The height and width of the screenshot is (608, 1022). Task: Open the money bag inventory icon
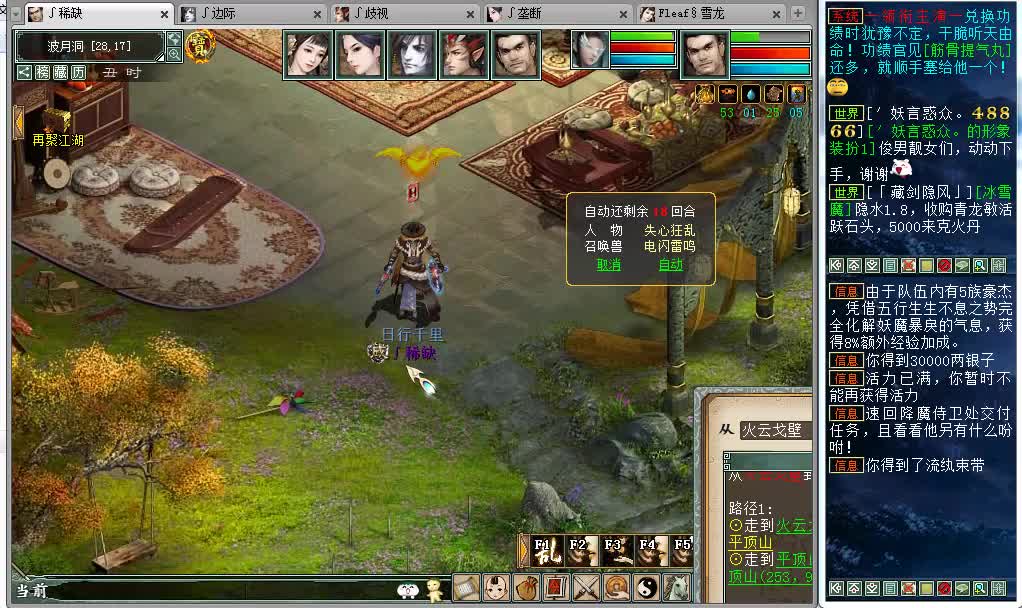(526, 588)
